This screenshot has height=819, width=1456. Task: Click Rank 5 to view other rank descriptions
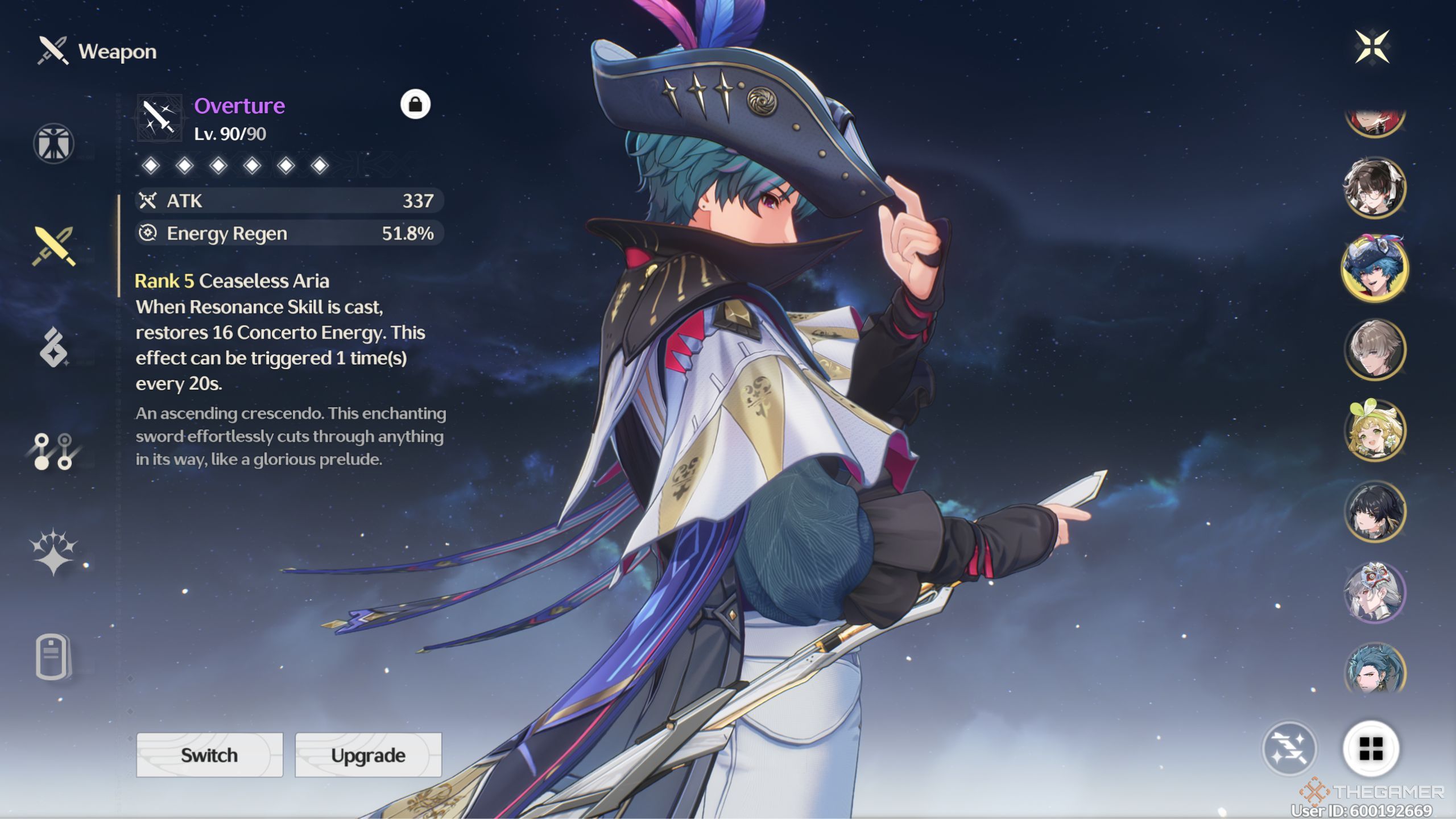pos(164,281)
